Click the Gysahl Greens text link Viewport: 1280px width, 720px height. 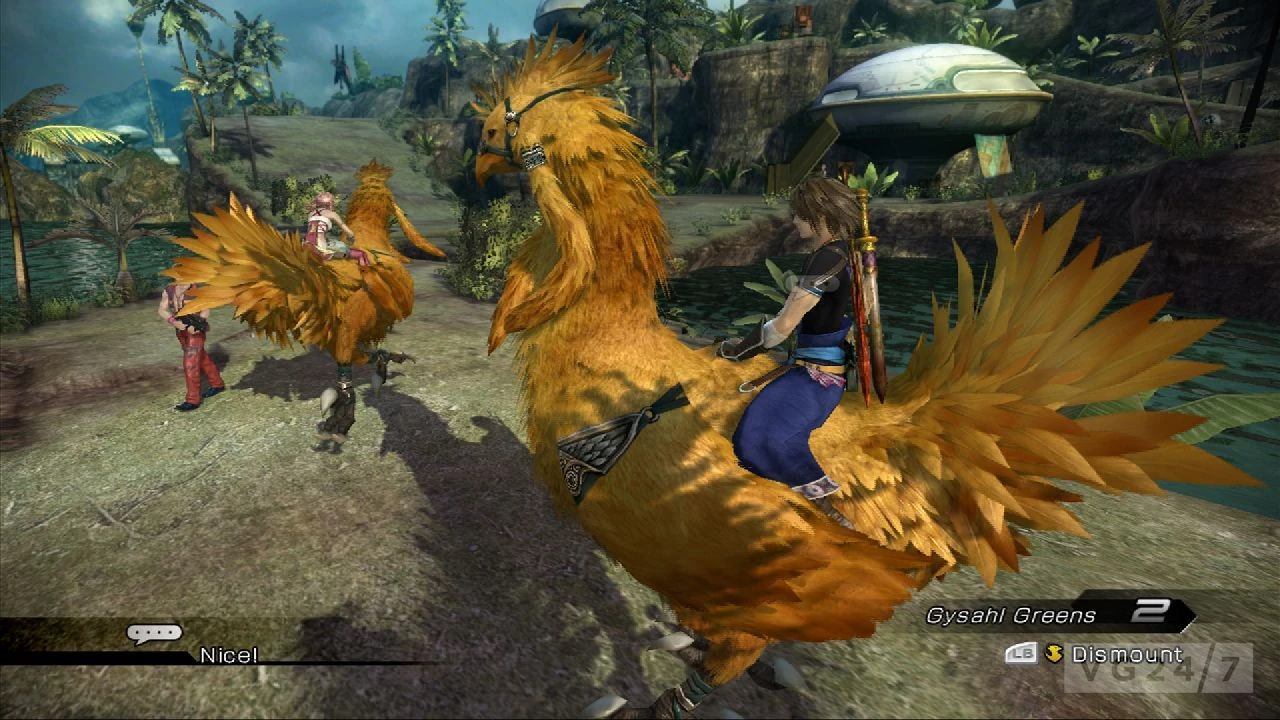(x=1012, y=612)
